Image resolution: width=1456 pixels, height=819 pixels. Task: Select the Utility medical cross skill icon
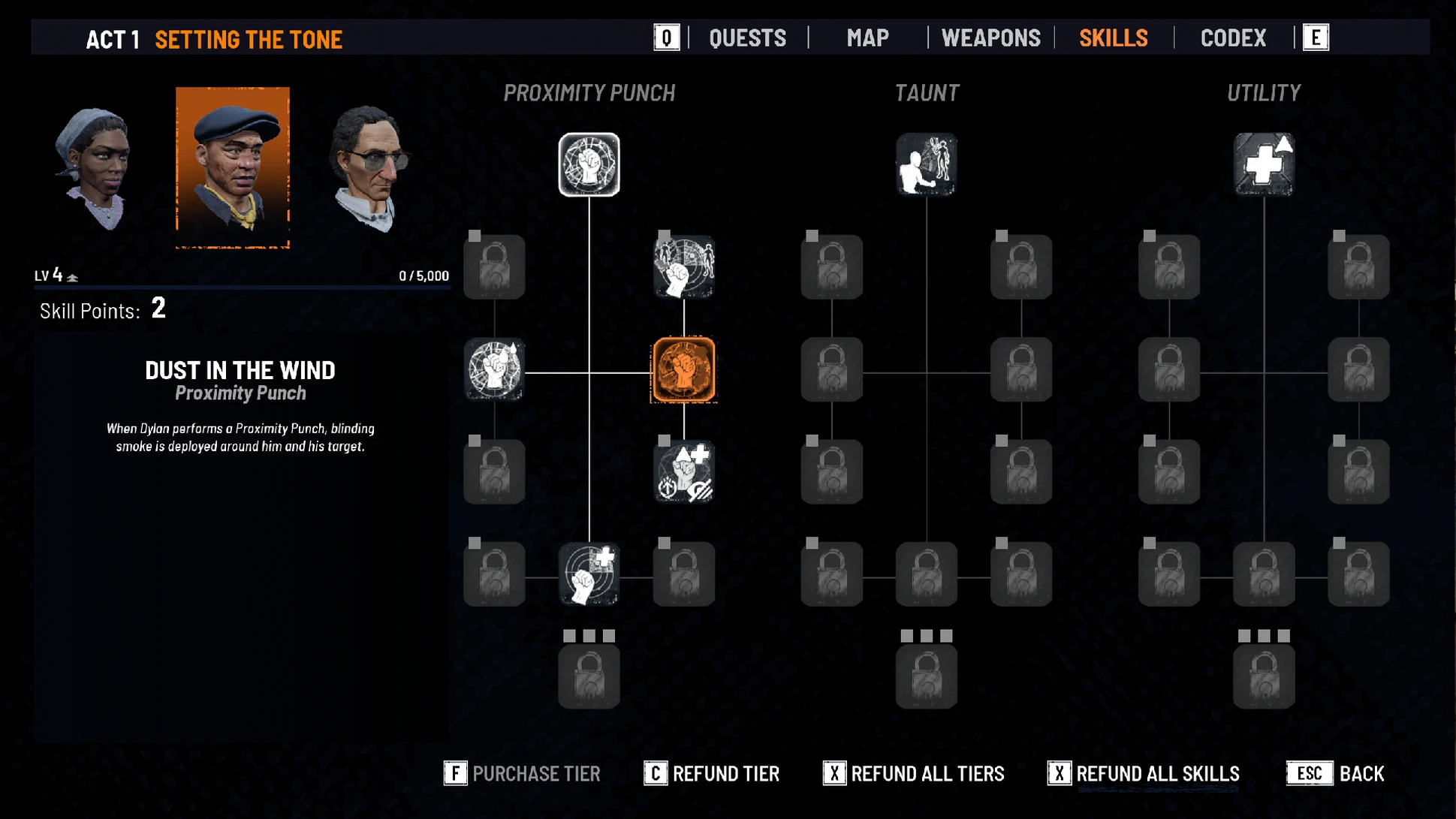(x=1264, y=164)
